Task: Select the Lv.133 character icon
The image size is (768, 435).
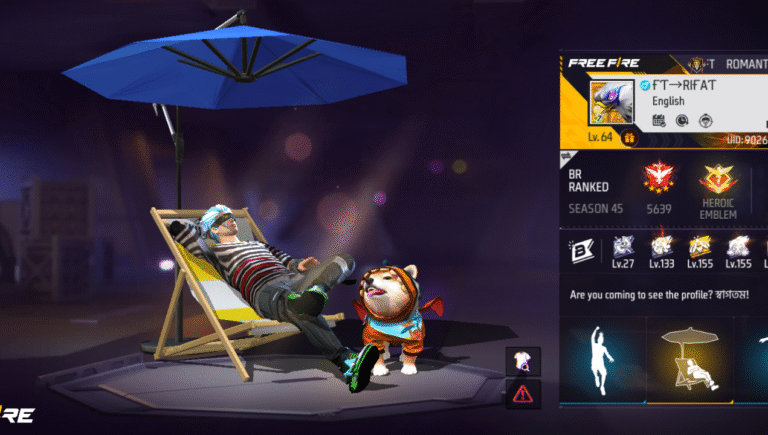Action: [662, 246]
